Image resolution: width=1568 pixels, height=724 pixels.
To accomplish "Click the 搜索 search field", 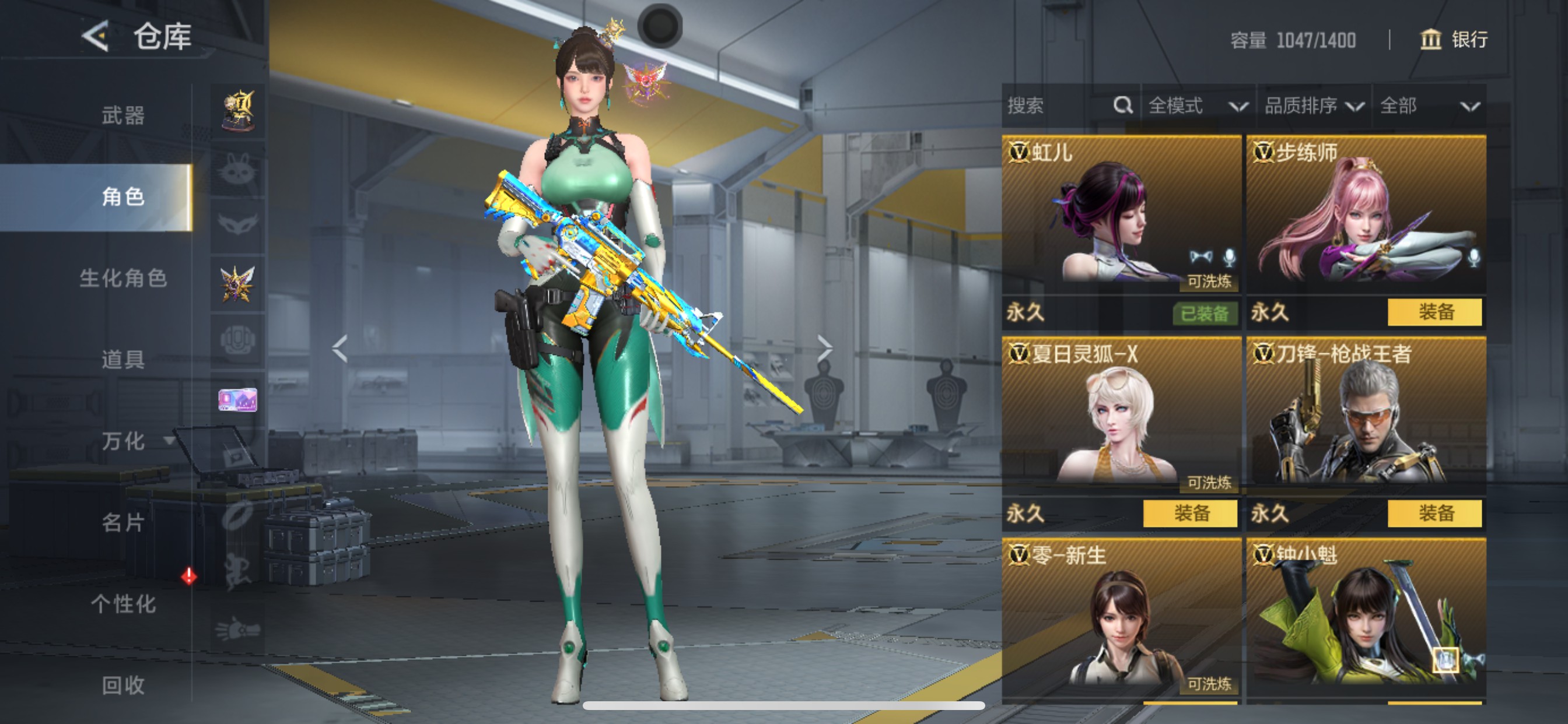I will [1058, 106].
